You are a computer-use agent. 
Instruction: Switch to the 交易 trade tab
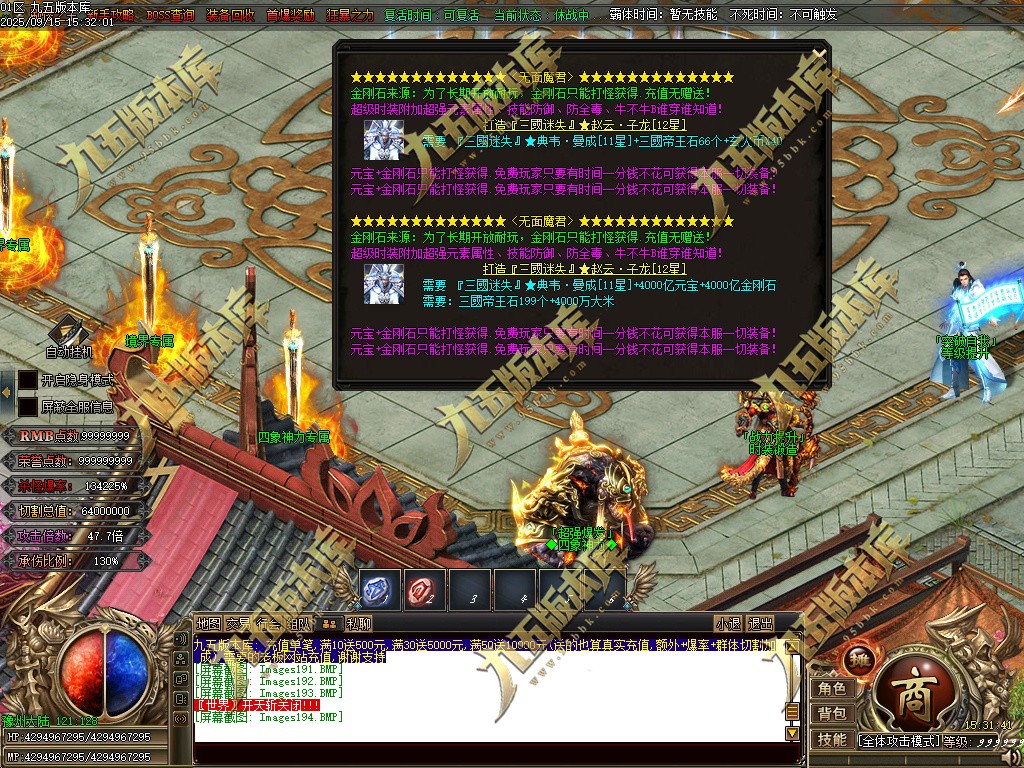pos(238,624)
